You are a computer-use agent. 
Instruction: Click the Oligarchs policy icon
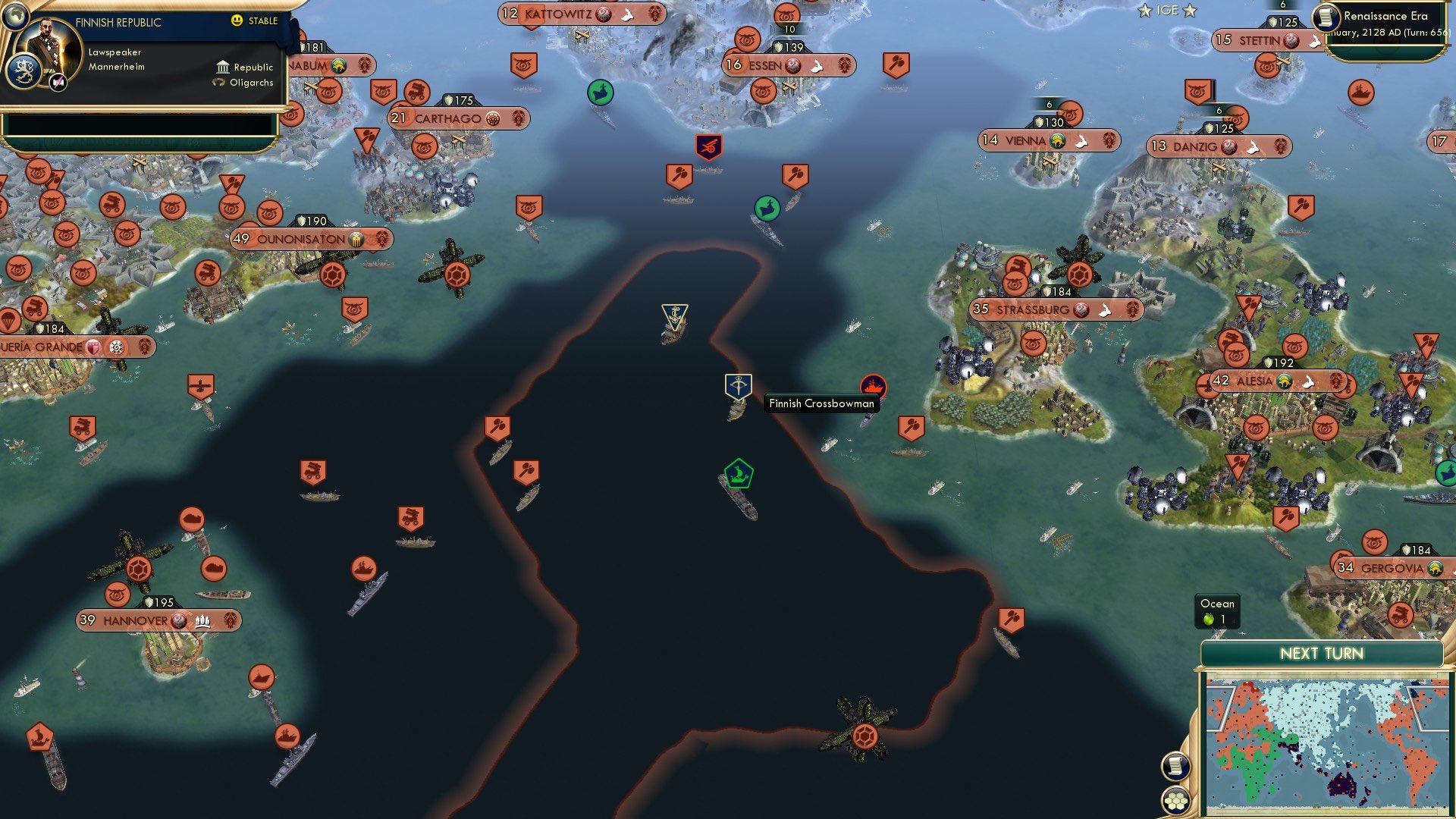point(217,83)
